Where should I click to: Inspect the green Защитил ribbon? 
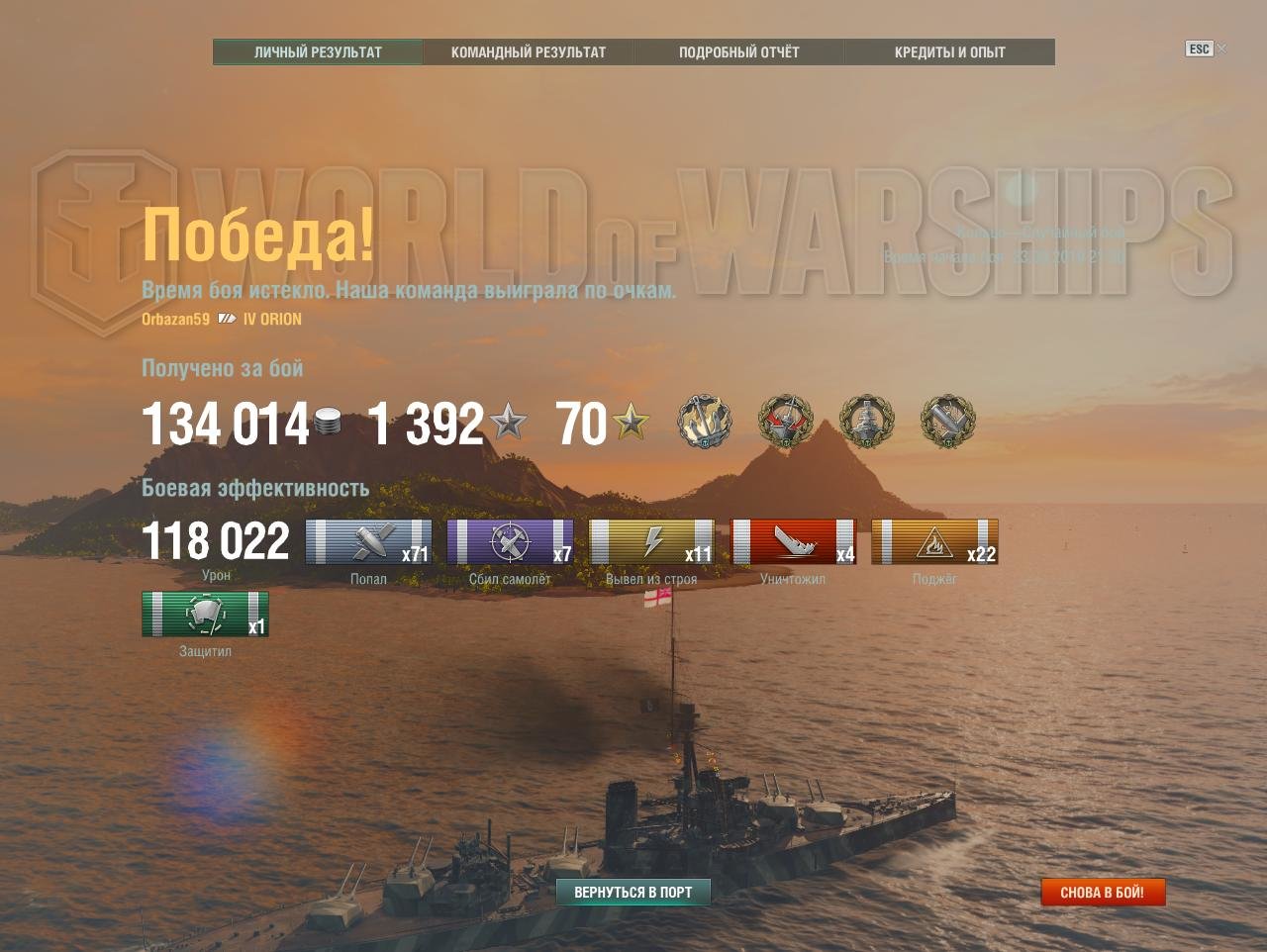click(x=205, y=614)
